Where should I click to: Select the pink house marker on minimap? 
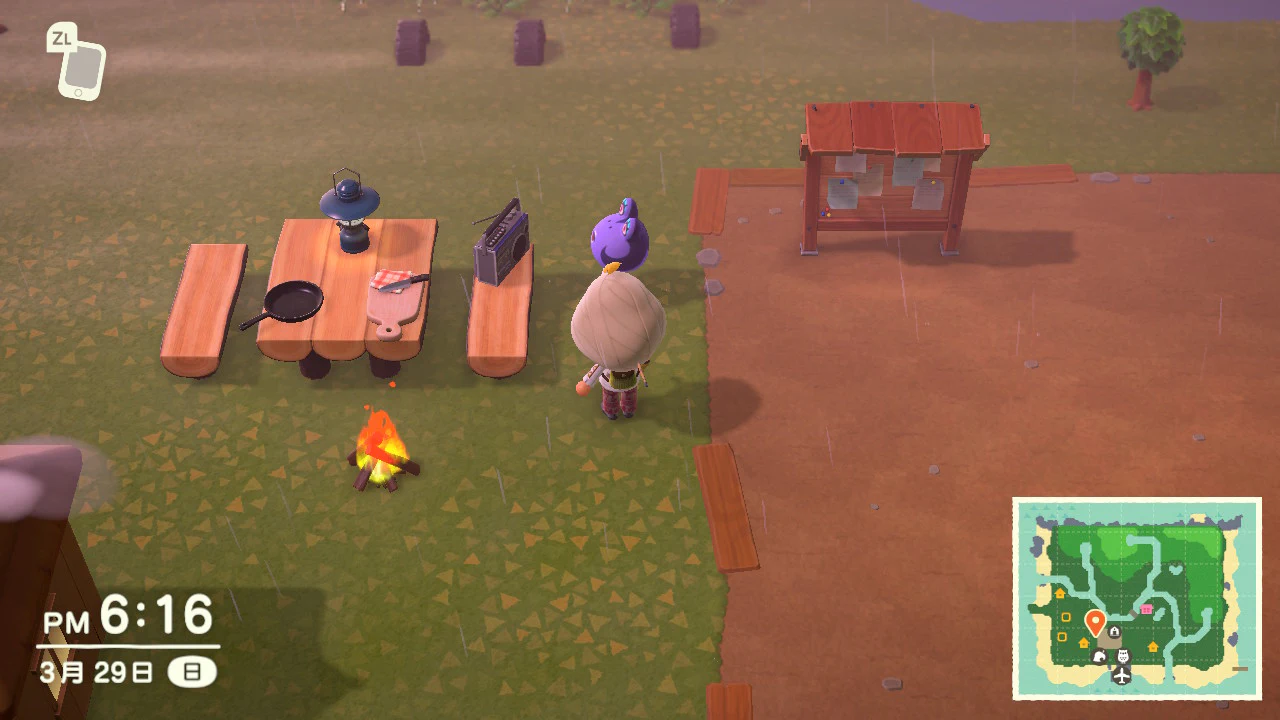1146,609
